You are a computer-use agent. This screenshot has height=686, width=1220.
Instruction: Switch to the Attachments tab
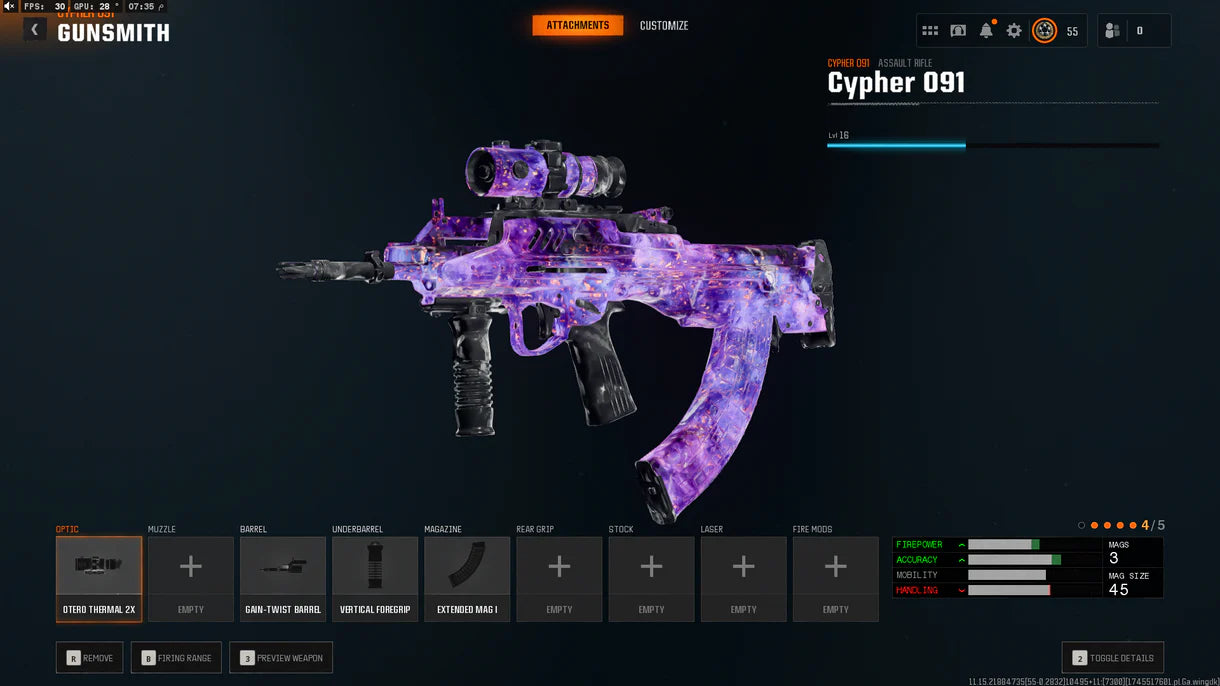tap(577, 25)
